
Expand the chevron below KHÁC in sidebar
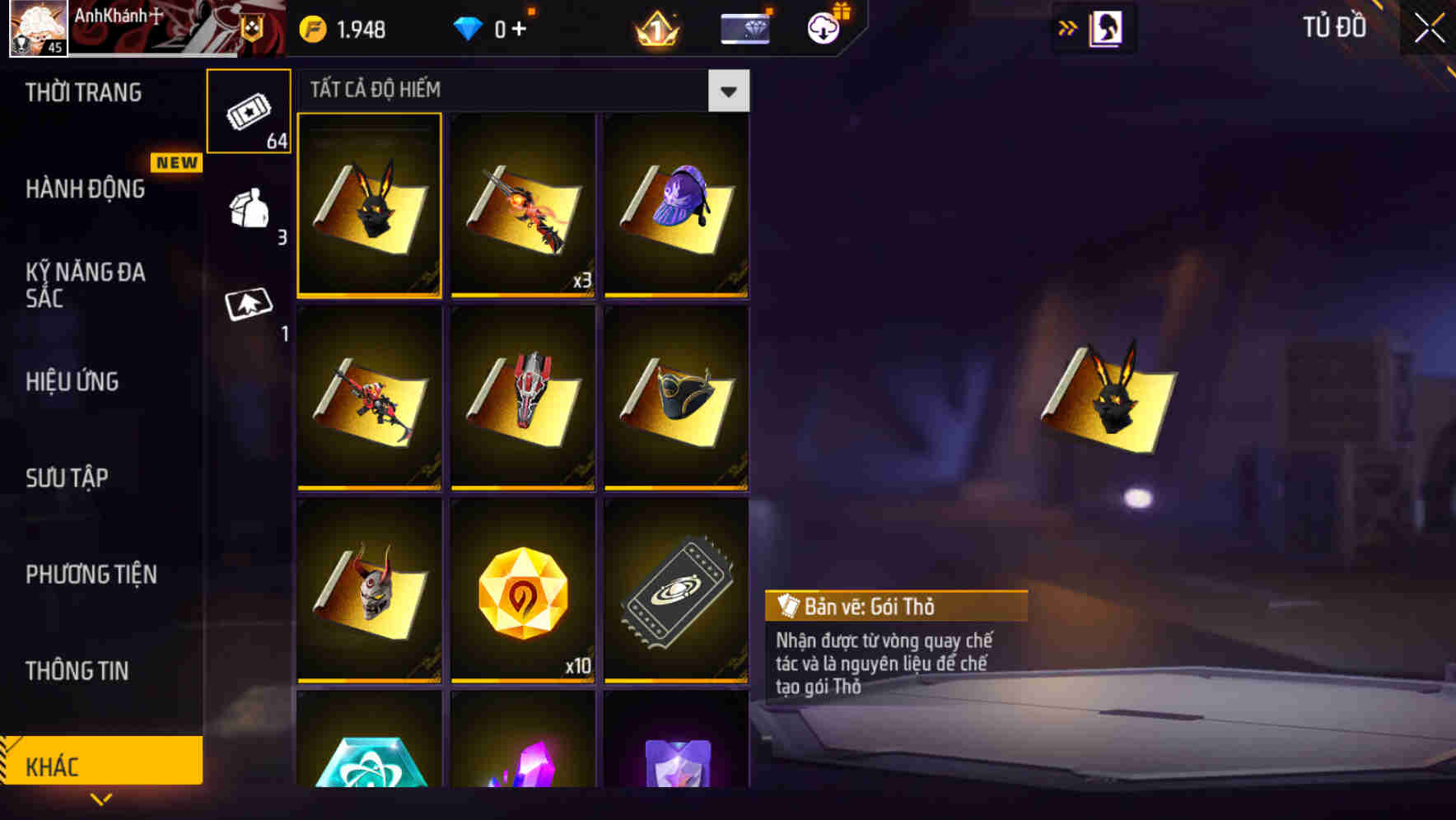(100, 799)
